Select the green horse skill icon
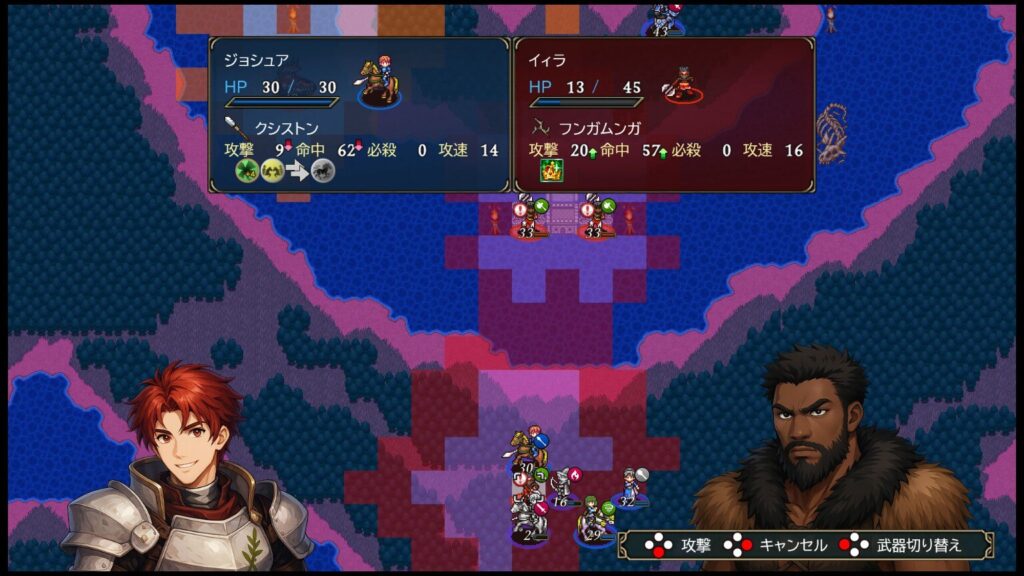 [248, 171]
